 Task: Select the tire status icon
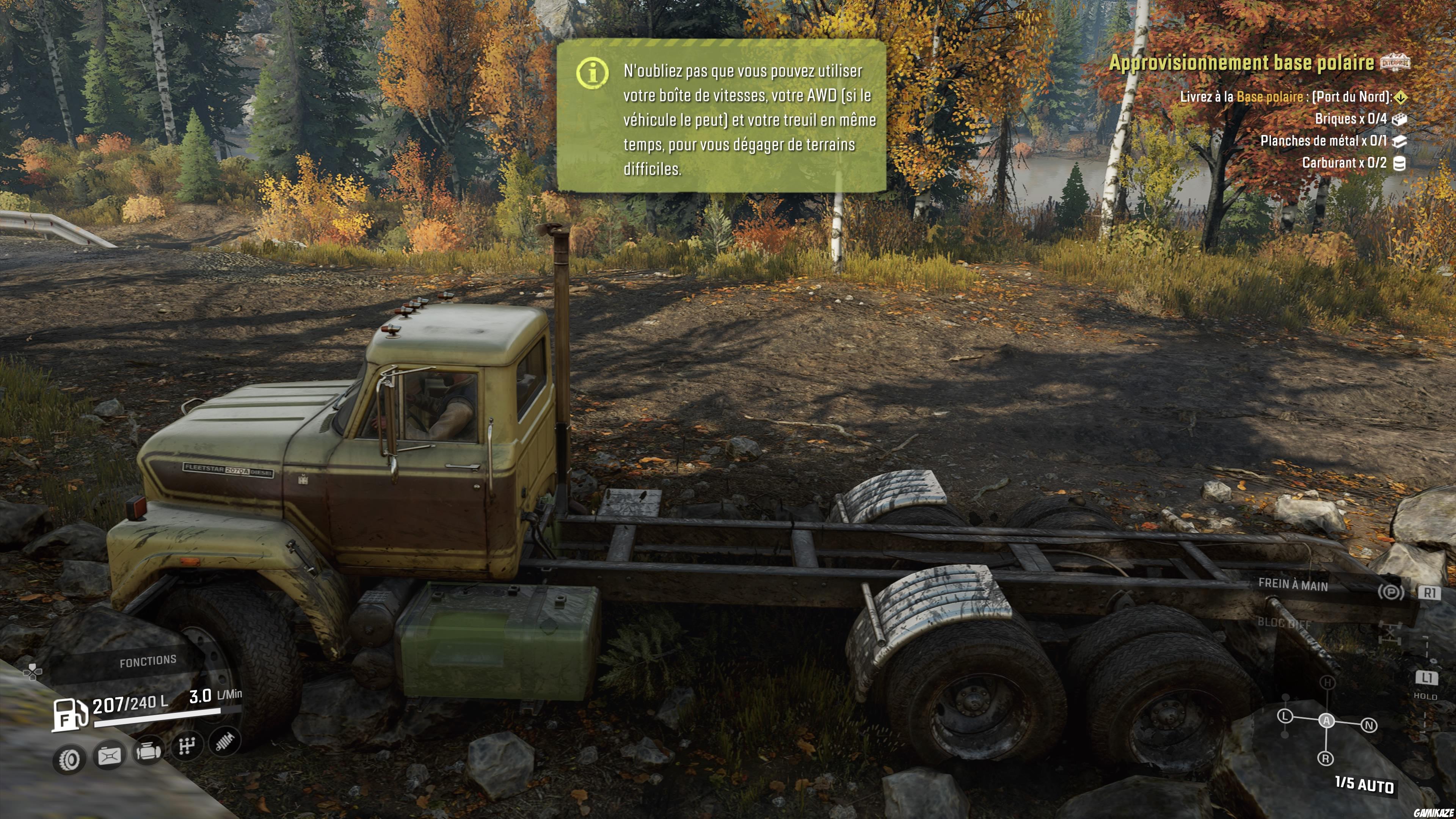69,759
